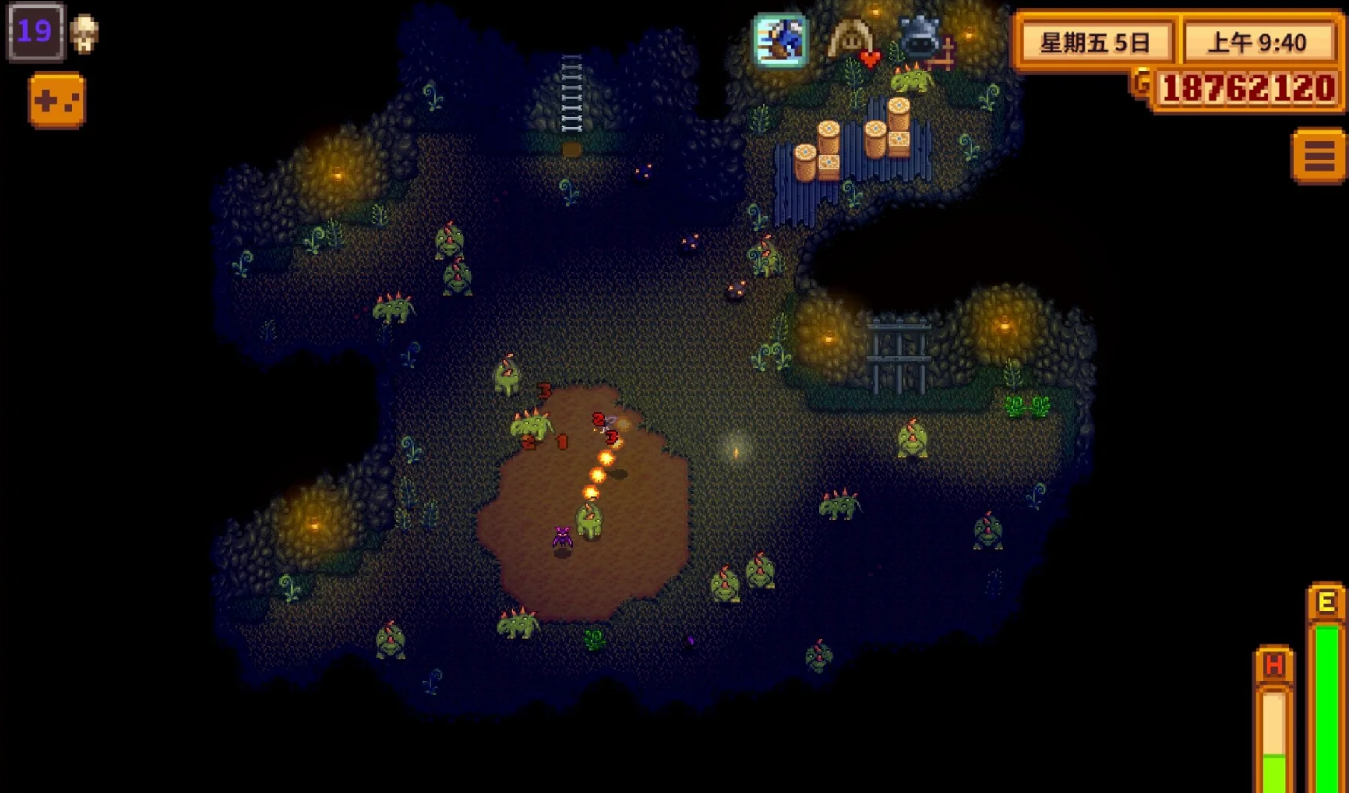Screen dimensions: 1349x793
Task: Toggle the orange gamepad controls button
Action: 57,101
